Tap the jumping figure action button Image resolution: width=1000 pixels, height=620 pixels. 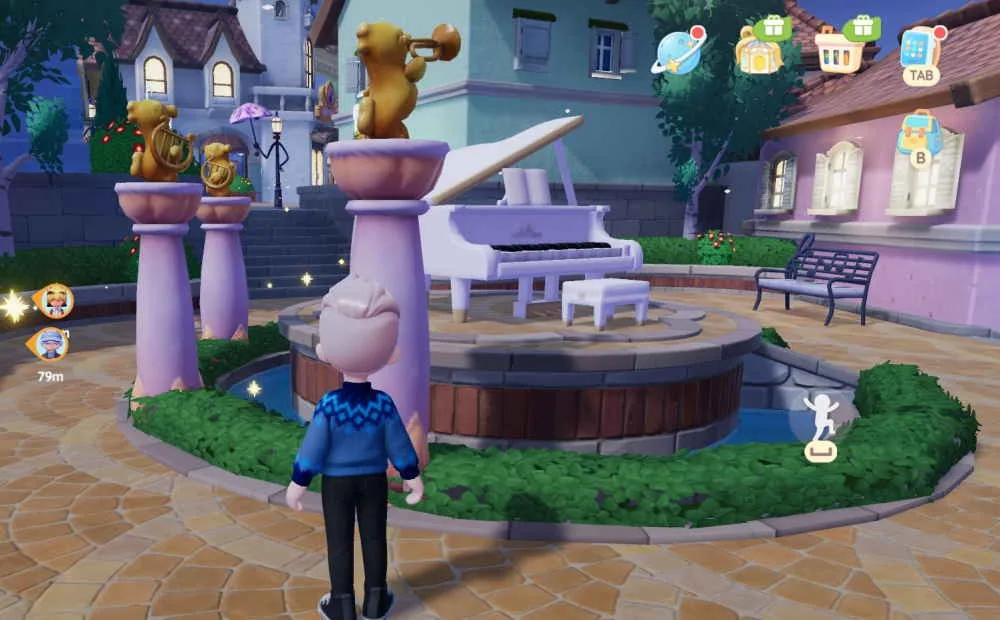pos(821,418)
